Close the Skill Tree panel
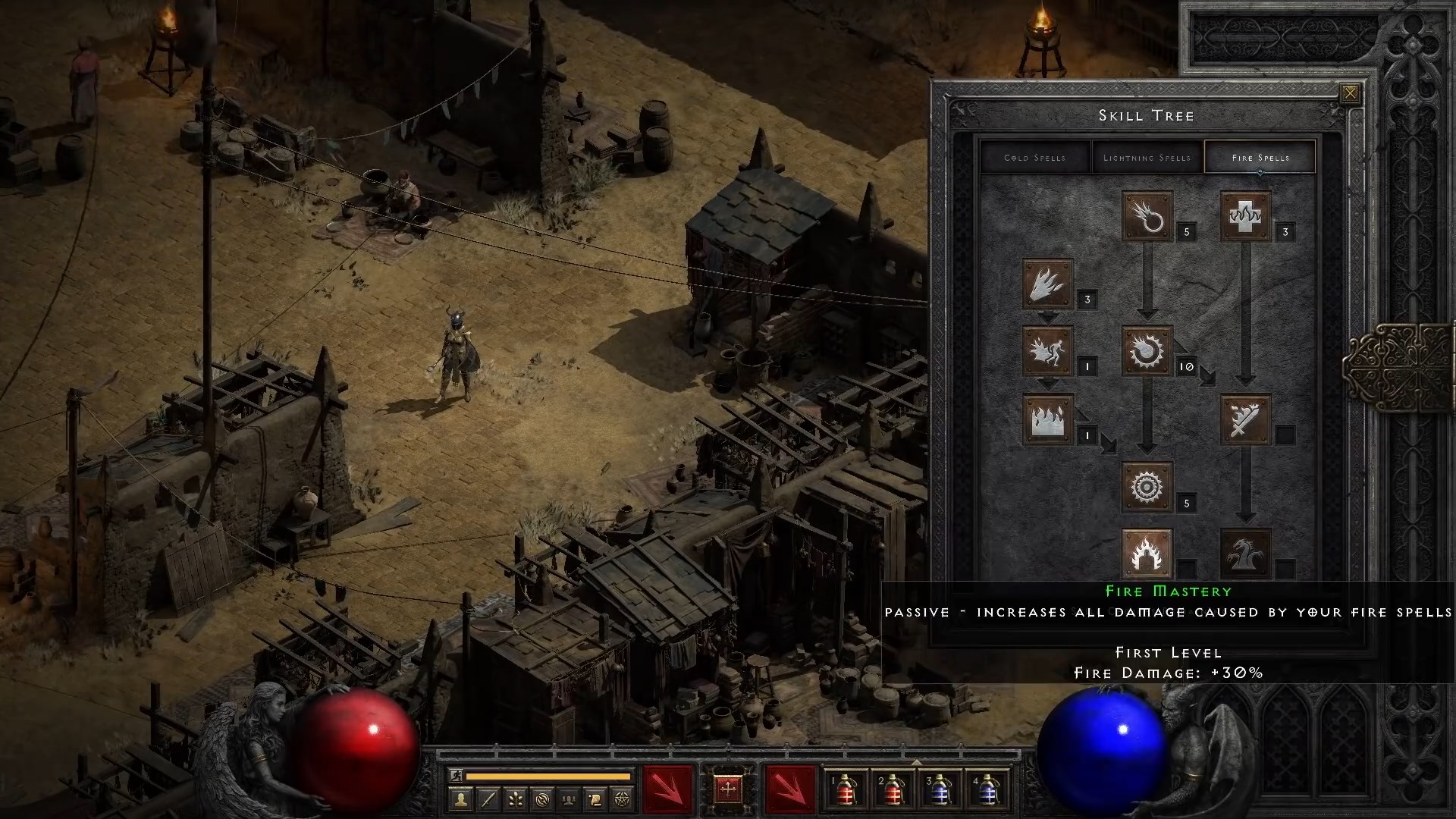 coord(1351,92)
